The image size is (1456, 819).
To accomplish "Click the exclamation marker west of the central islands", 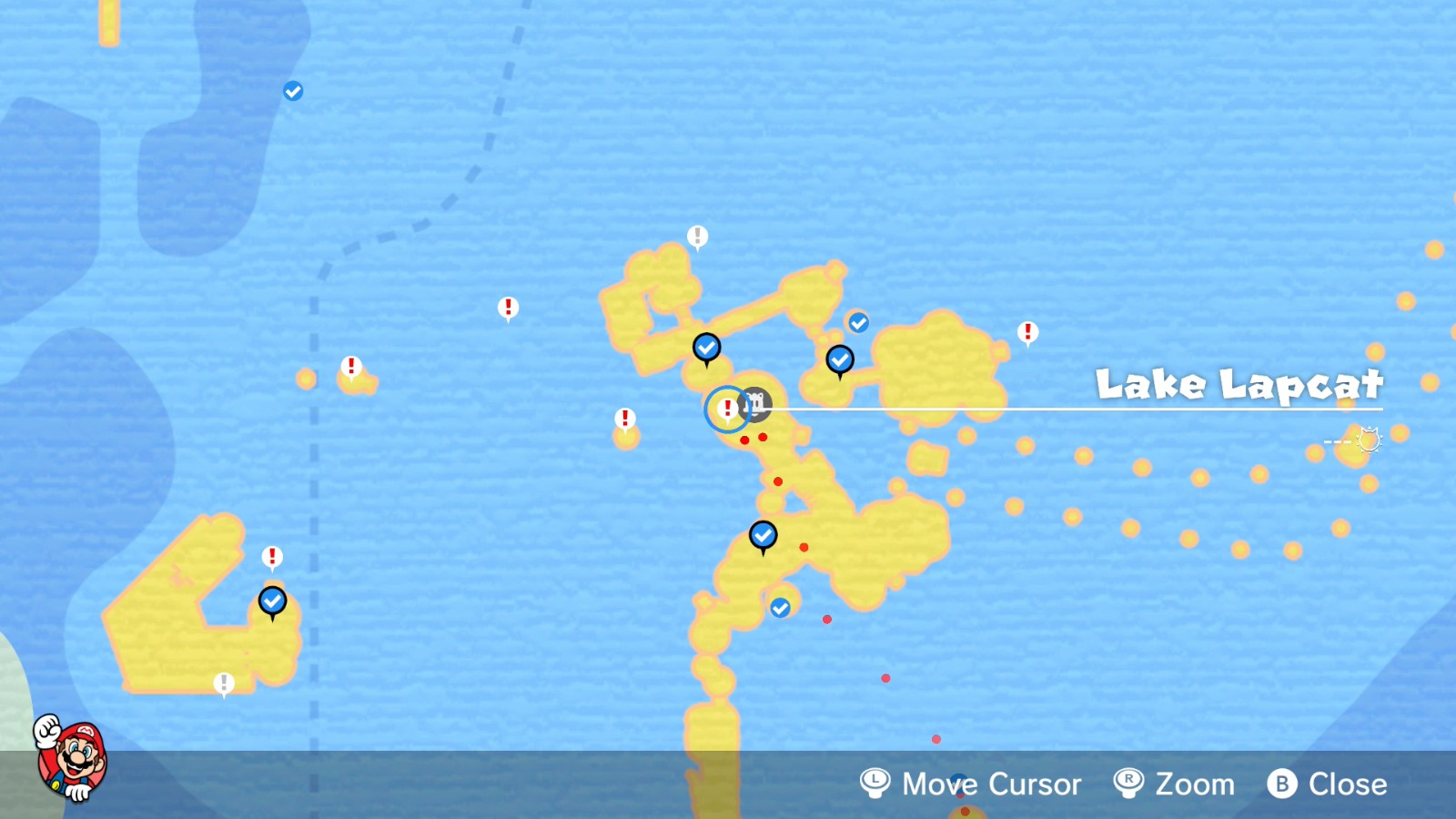I will click(x=625, y=420).
